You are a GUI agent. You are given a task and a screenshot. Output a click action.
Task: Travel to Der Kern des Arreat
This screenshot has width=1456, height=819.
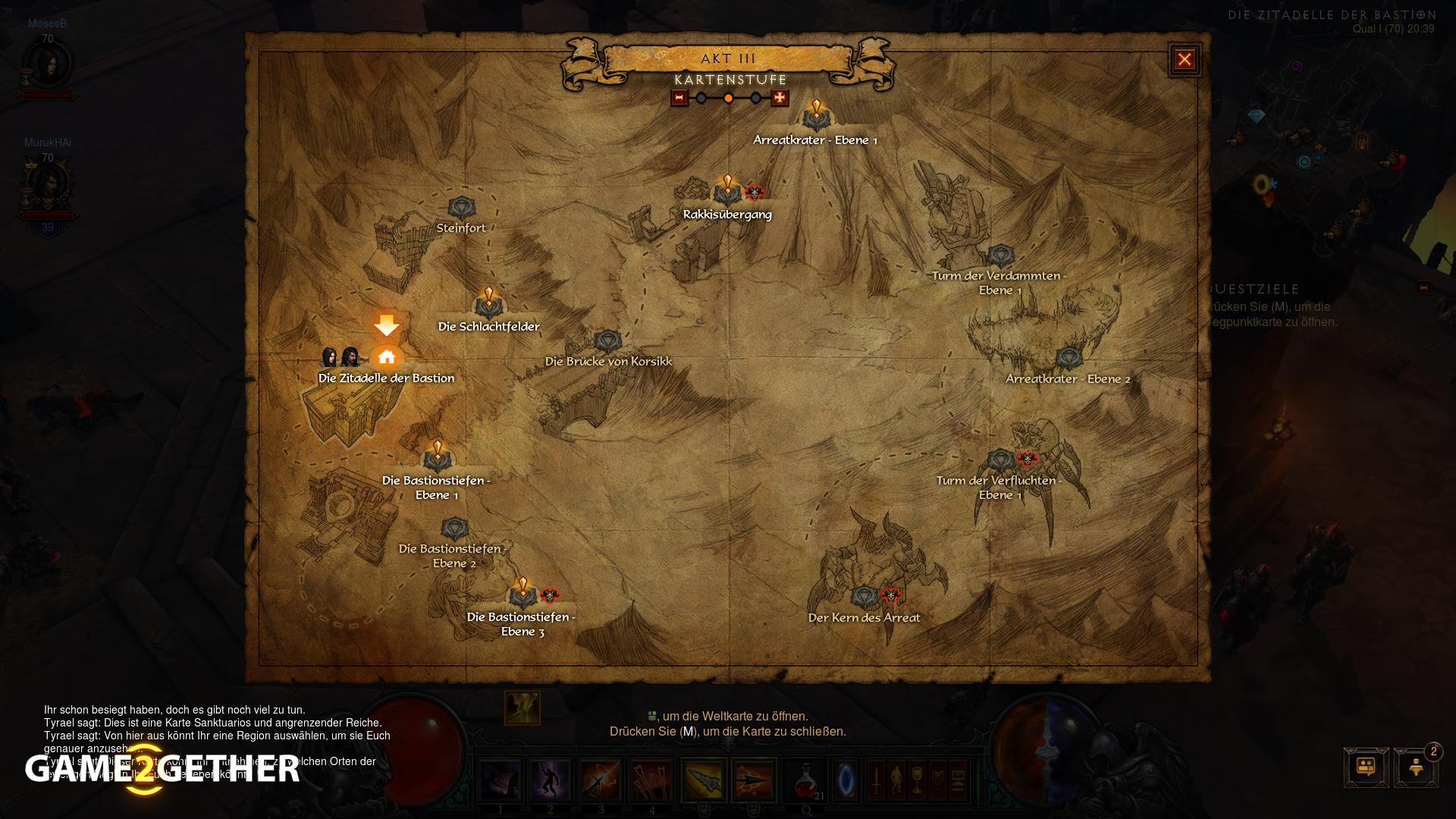point(864,598)
